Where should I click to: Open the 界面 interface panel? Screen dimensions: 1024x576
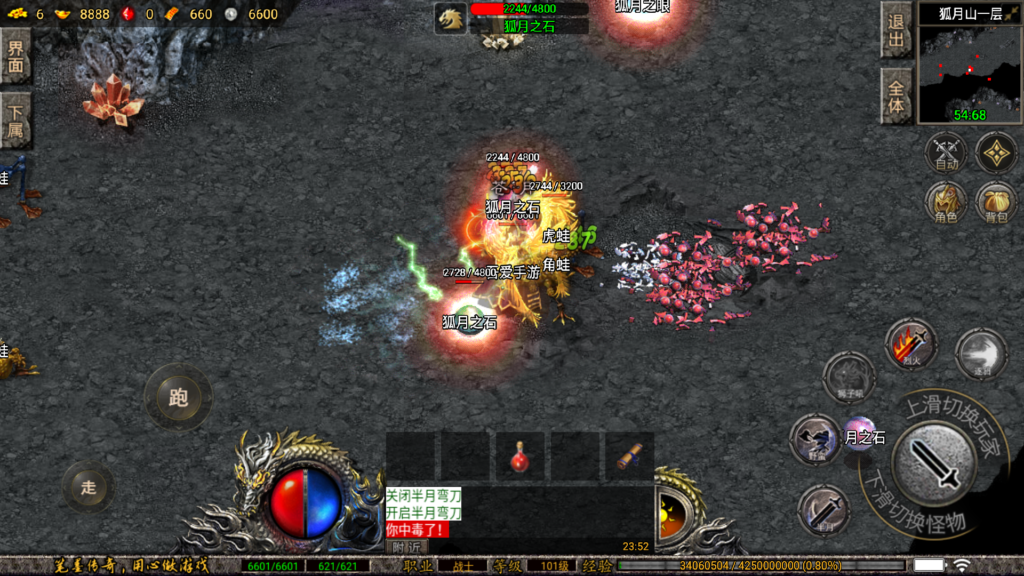pyautogui.click(x=15, y=55)
